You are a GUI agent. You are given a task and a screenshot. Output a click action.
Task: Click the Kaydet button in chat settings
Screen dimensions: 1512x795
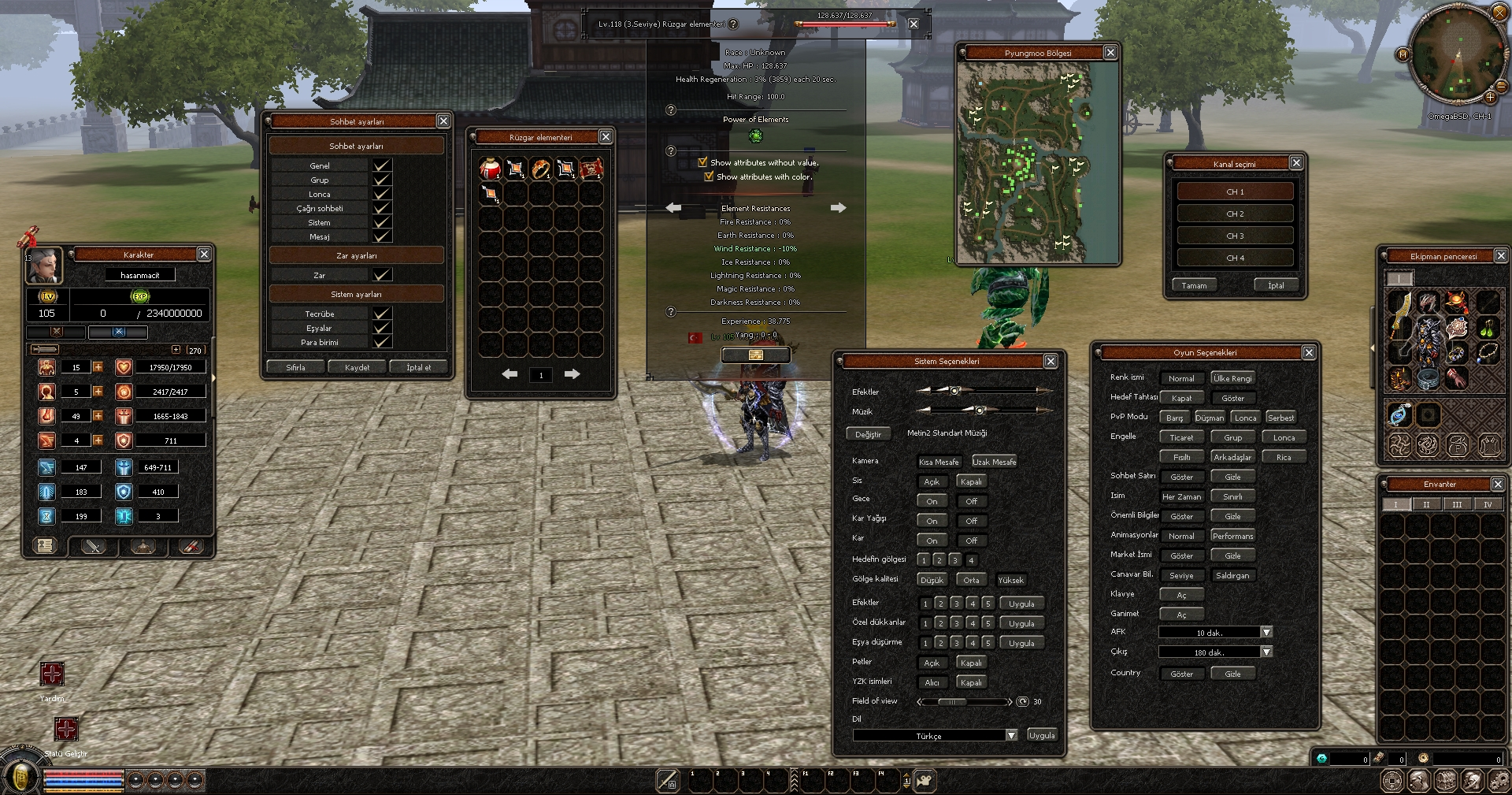tap(357, 368)
